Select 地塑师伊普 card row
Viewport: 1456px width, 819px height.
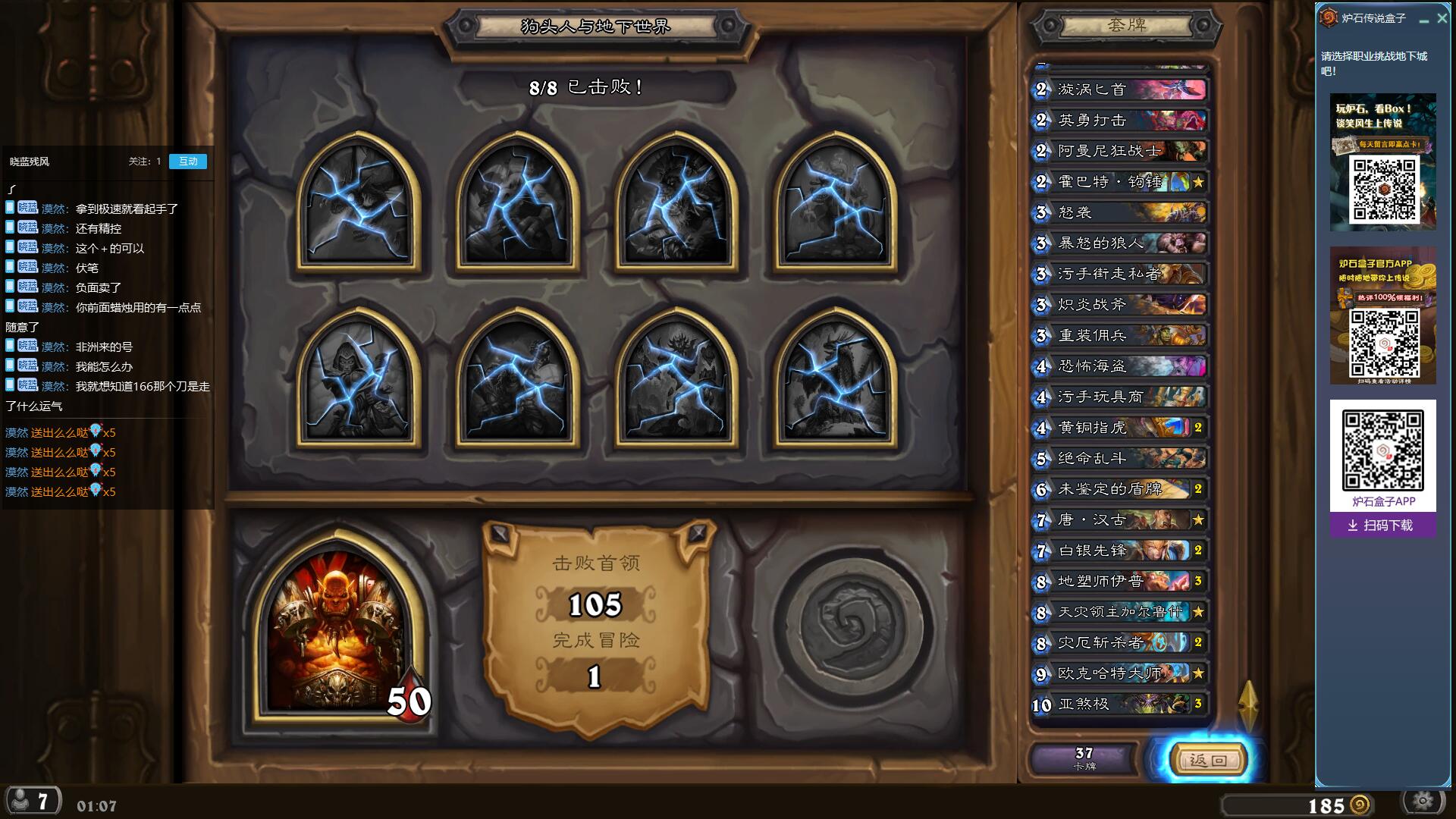click(x=1120, y=582)
